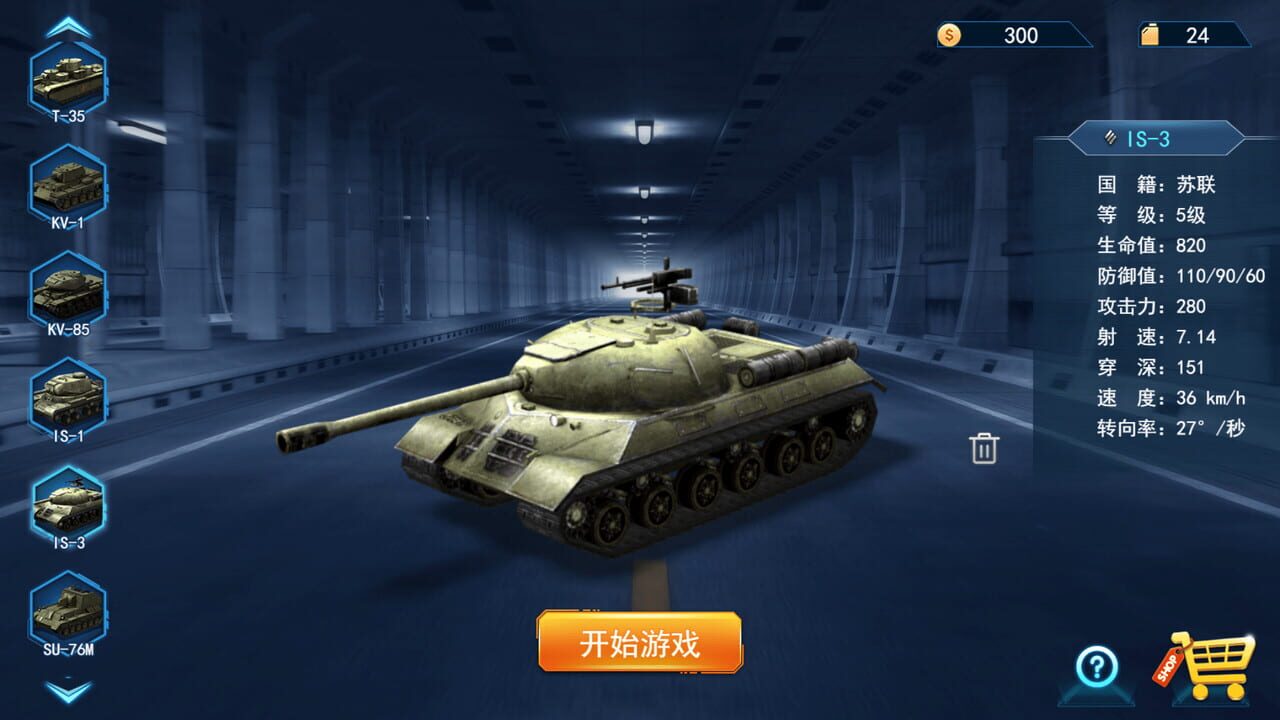Click the trash icon to discard the tank
1280x720 pixels.
point(985,451)
